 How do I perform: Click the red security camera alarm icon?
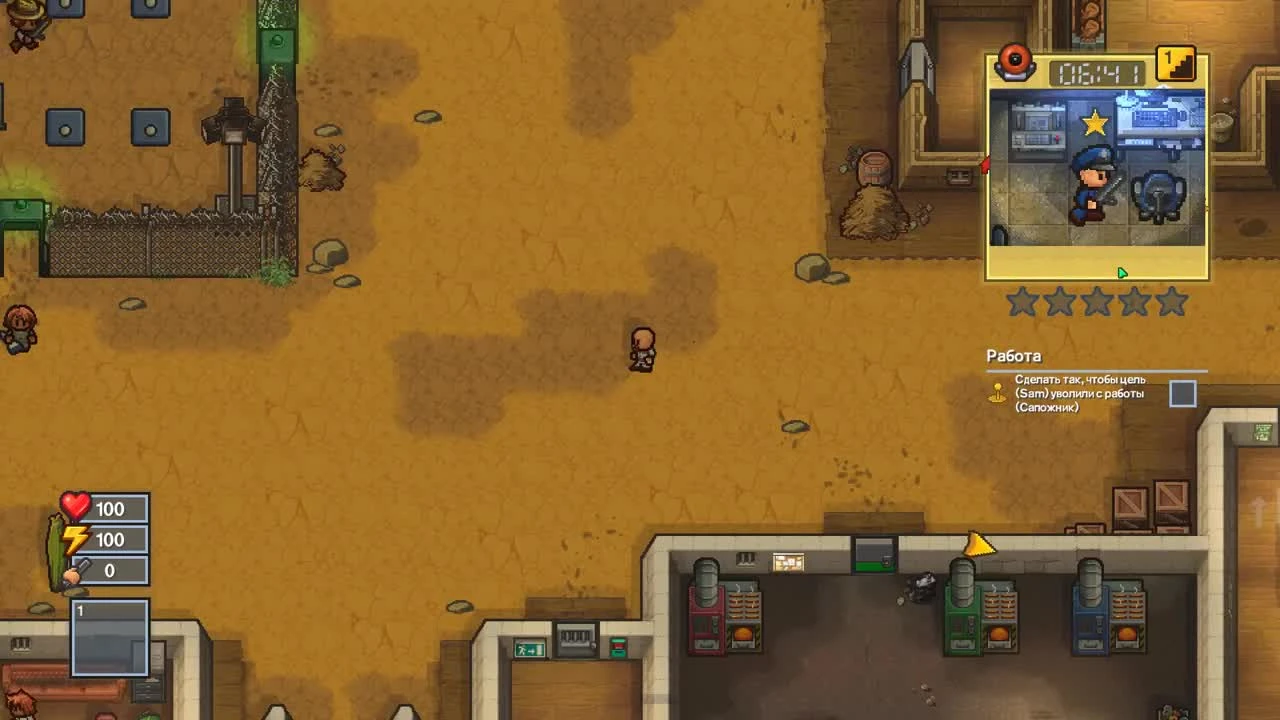click(1015, 62)
